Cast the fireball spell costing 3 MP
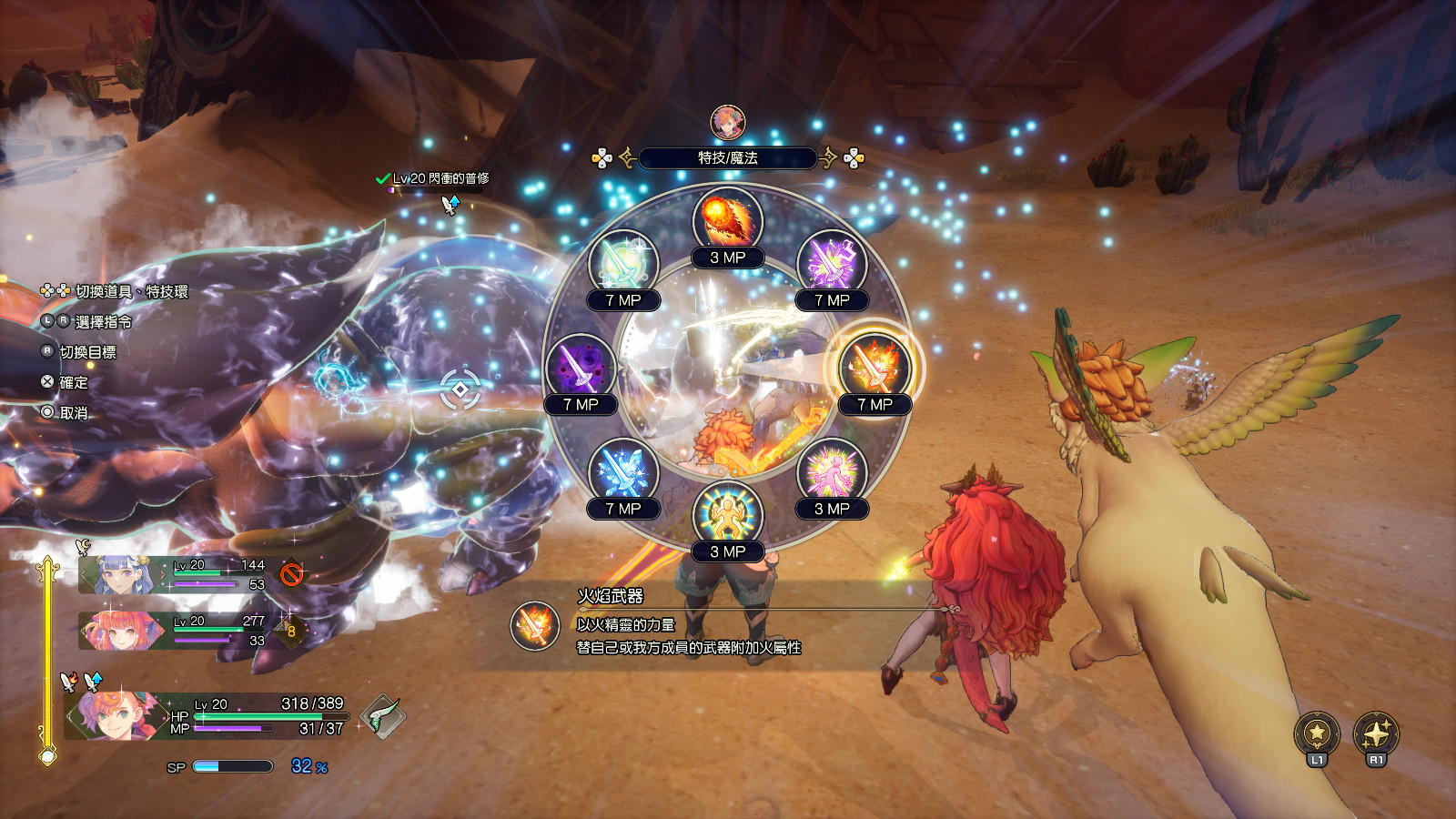This screenshot has width=1456, height=819. pos(727,221)
